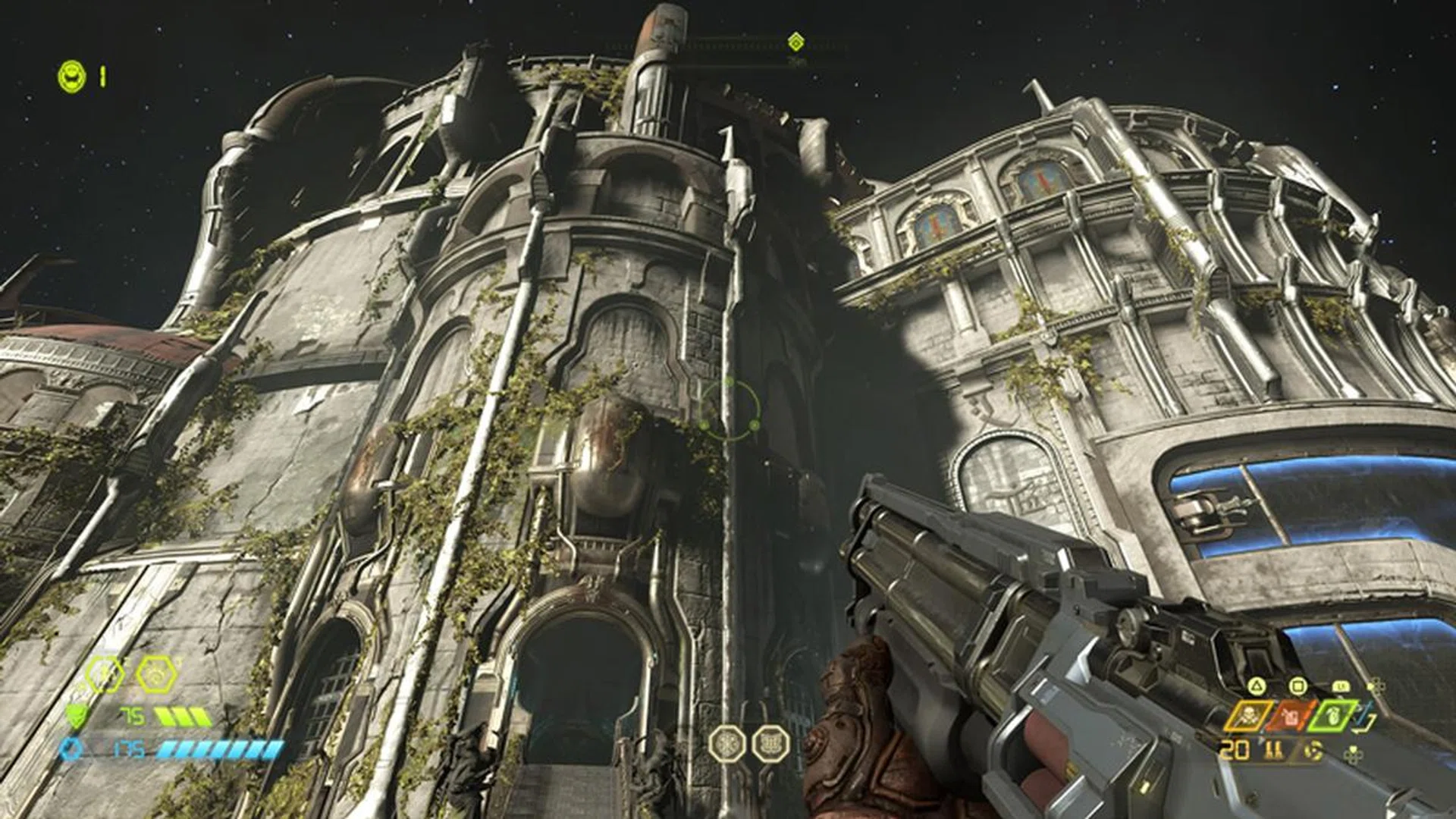Click the blue armor shard icon
Image resolution: width=1456 pixels, height=819 pixels.
(x=69, y=748)
